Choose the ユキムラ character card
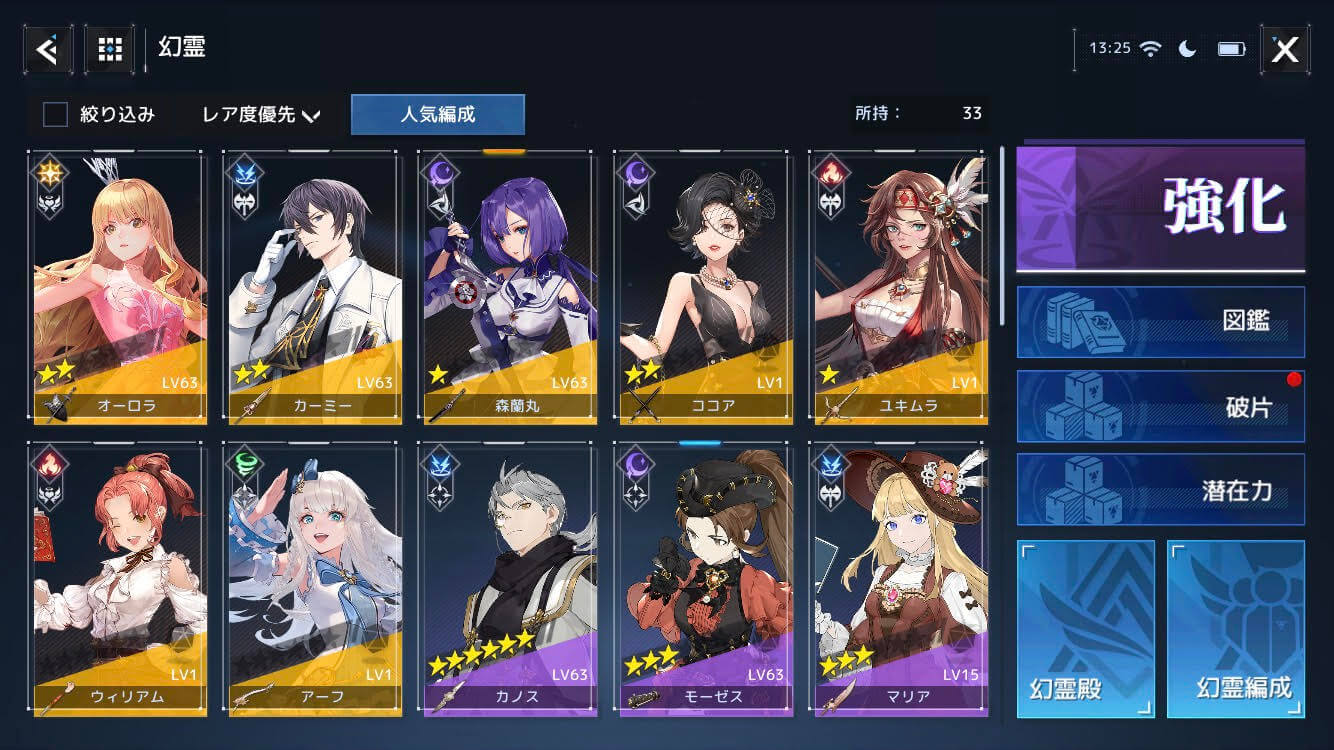 click(899, 287)
